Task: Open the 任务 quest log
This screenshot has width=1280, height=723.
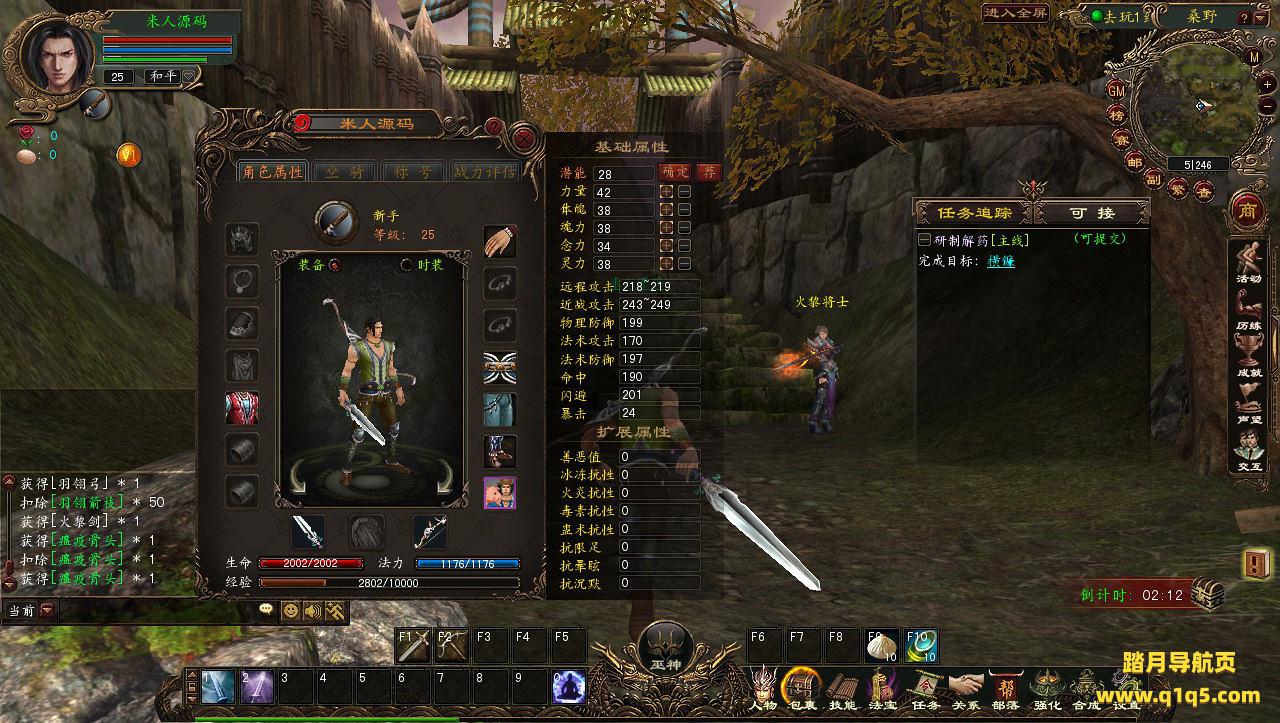Action: [x=926, y=688]
